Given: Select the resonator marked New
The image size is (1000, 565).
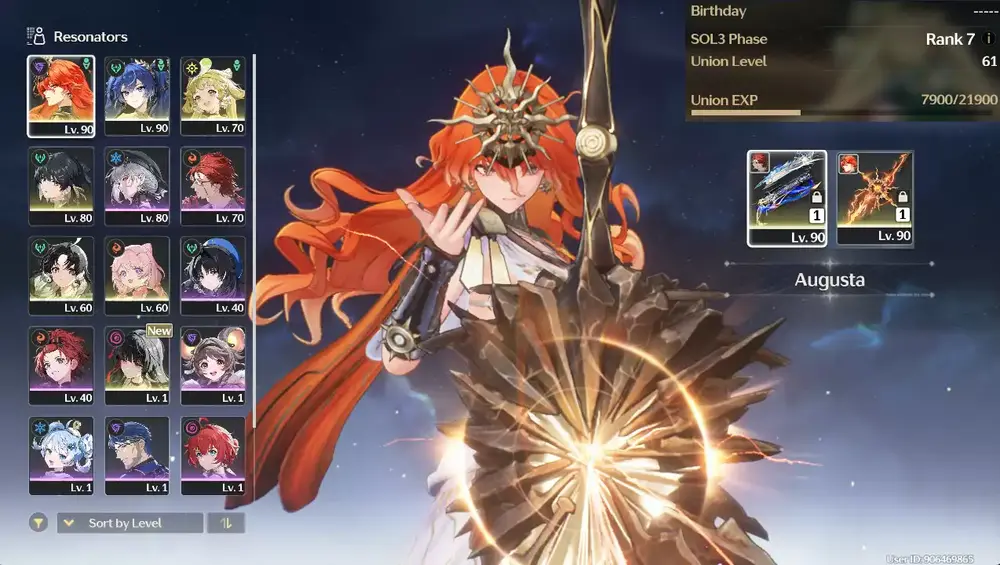Looking at the screenshot, I should (137, 365).
